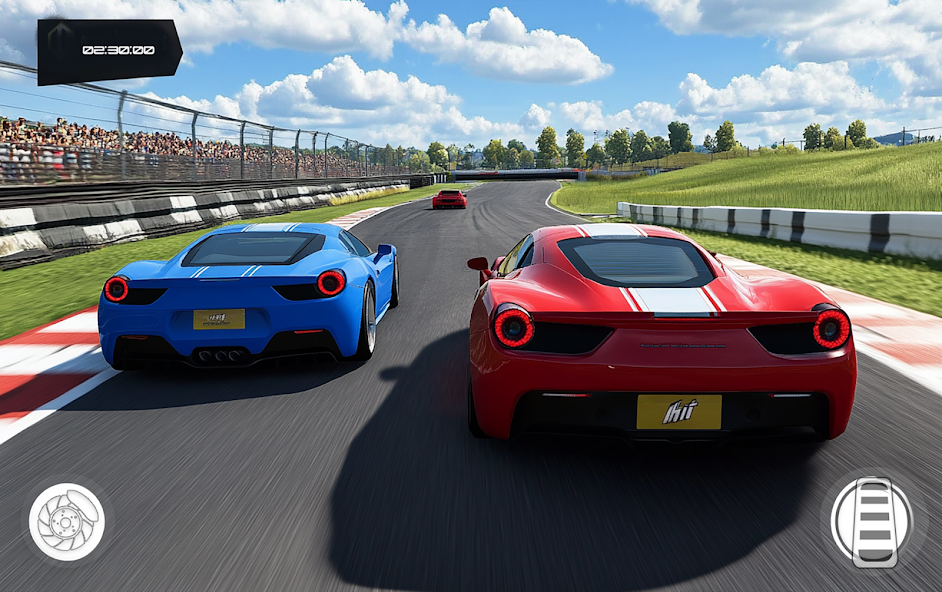Tap the brake disc button

pos(66,521)
